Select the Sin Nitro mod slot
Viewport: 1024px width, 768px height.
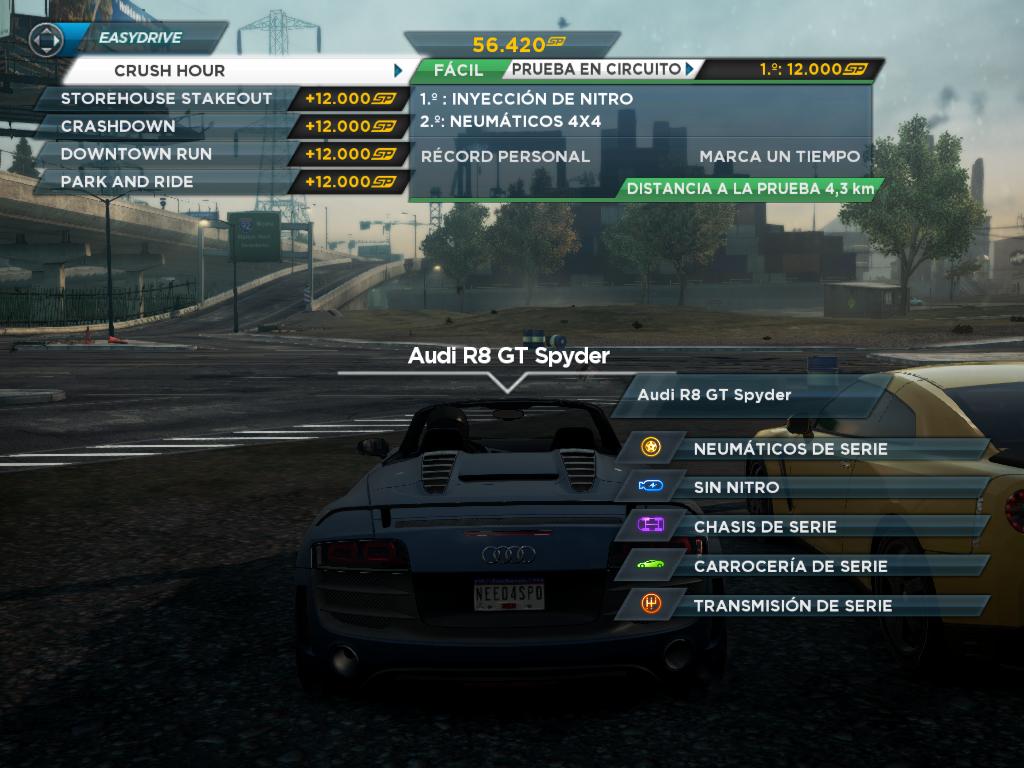[x=736, y=488]
